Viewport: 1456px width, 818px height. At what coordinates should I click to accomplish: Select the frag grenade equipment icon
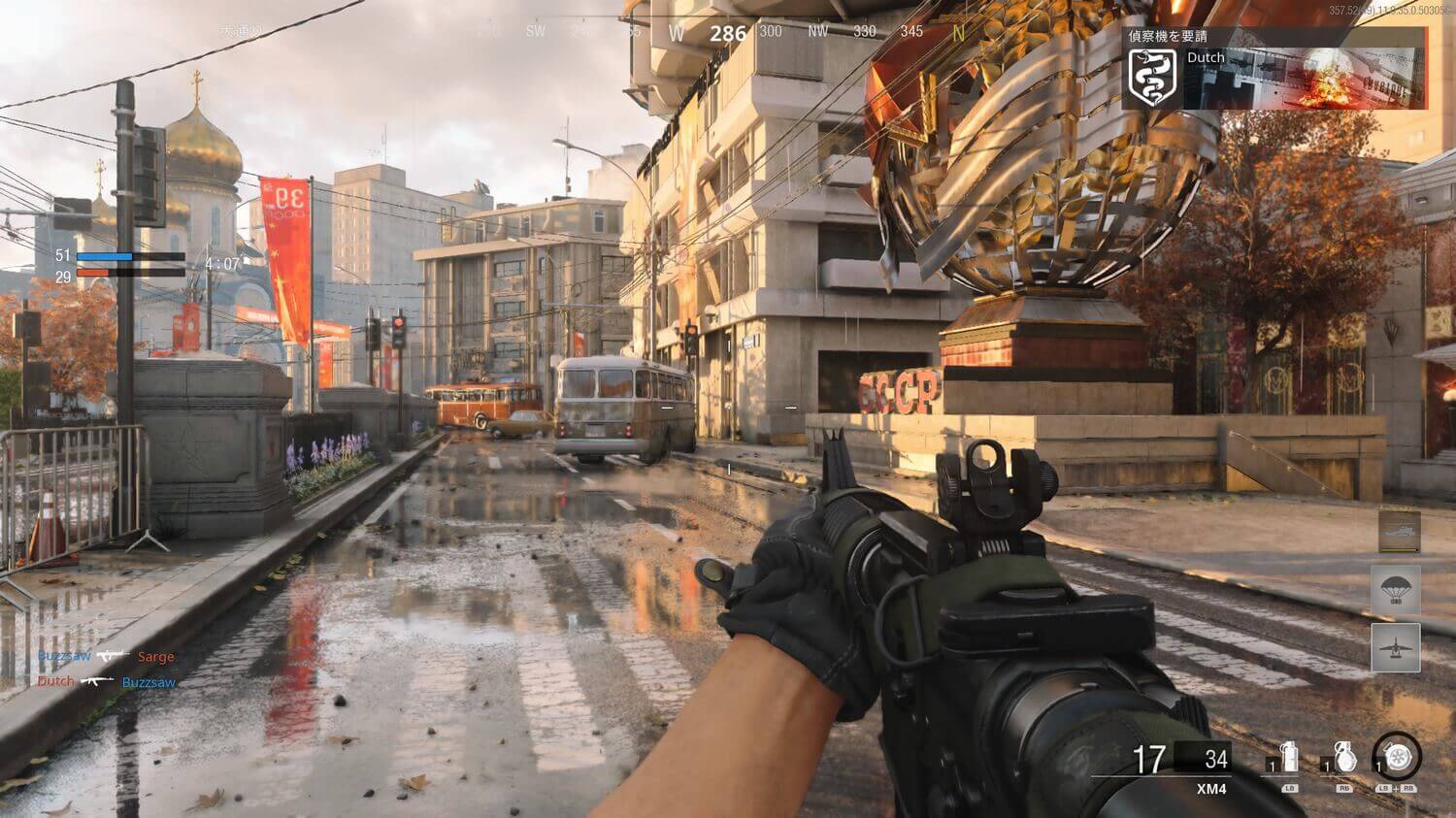[x=1344, y=758]
